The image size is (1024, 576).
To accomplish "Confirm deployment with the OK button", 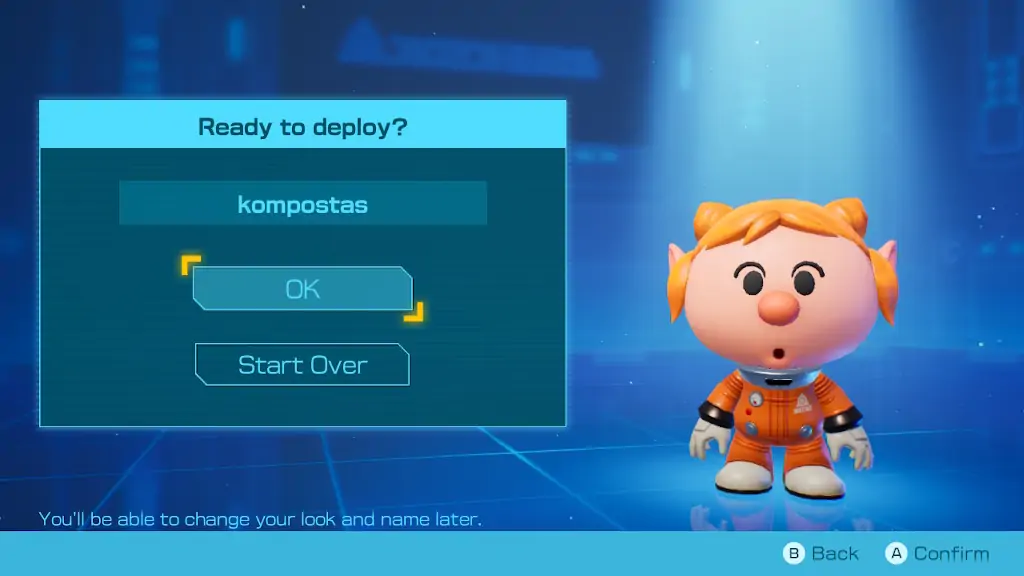I will click(302, 289).
